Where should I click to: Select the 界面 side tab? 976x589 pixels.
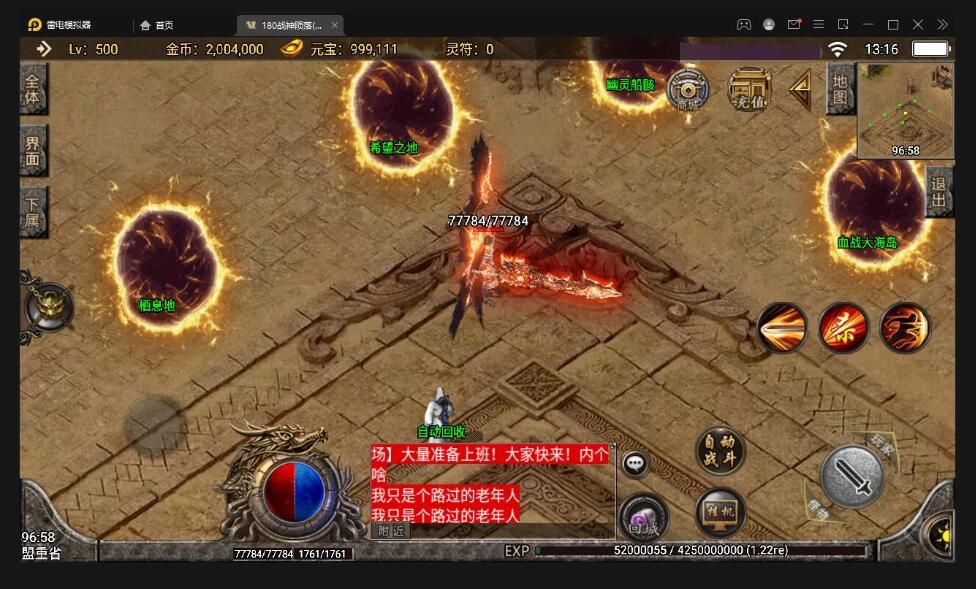(33, 150)
